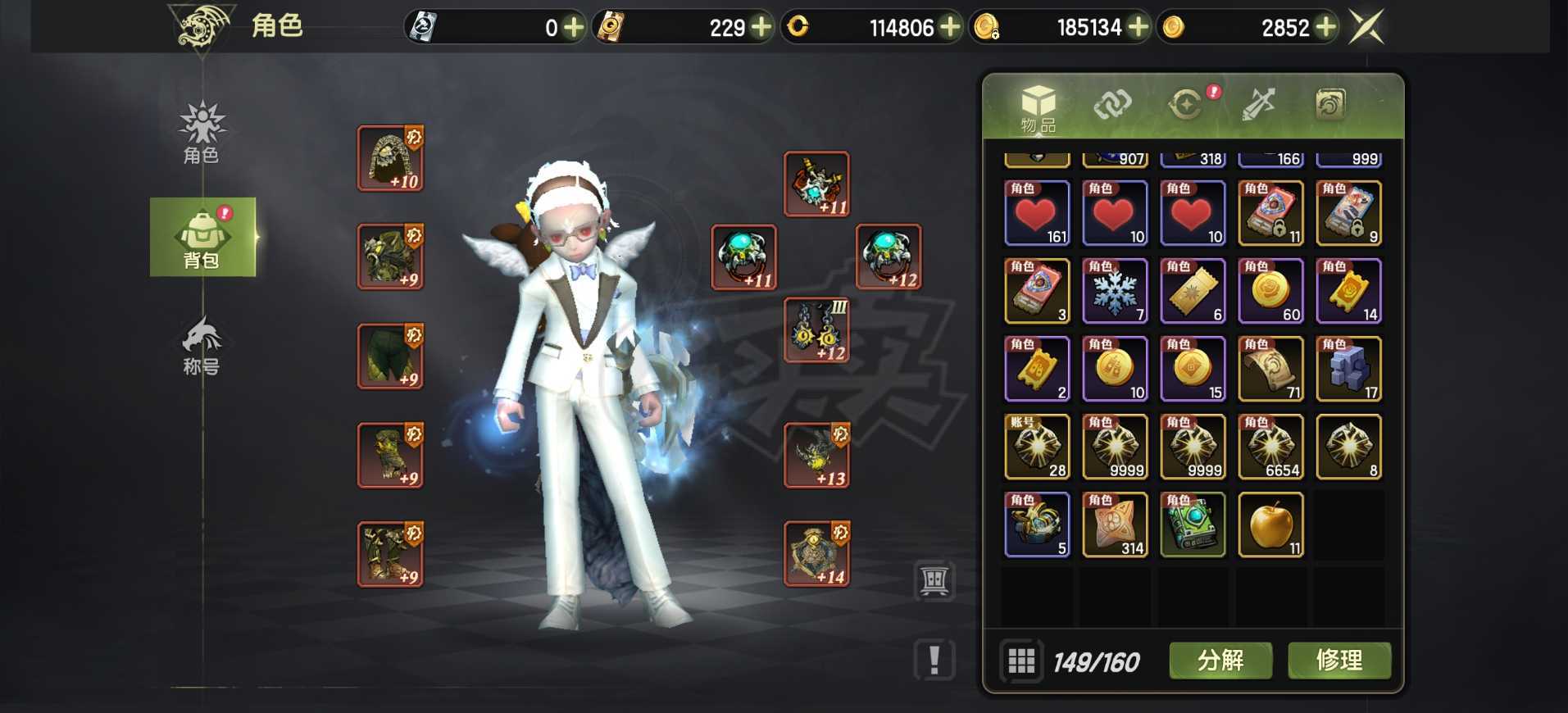Screen dimensions: 1568x713
Task: Open the exclamation-mark info button
Action: click(934, 660)
